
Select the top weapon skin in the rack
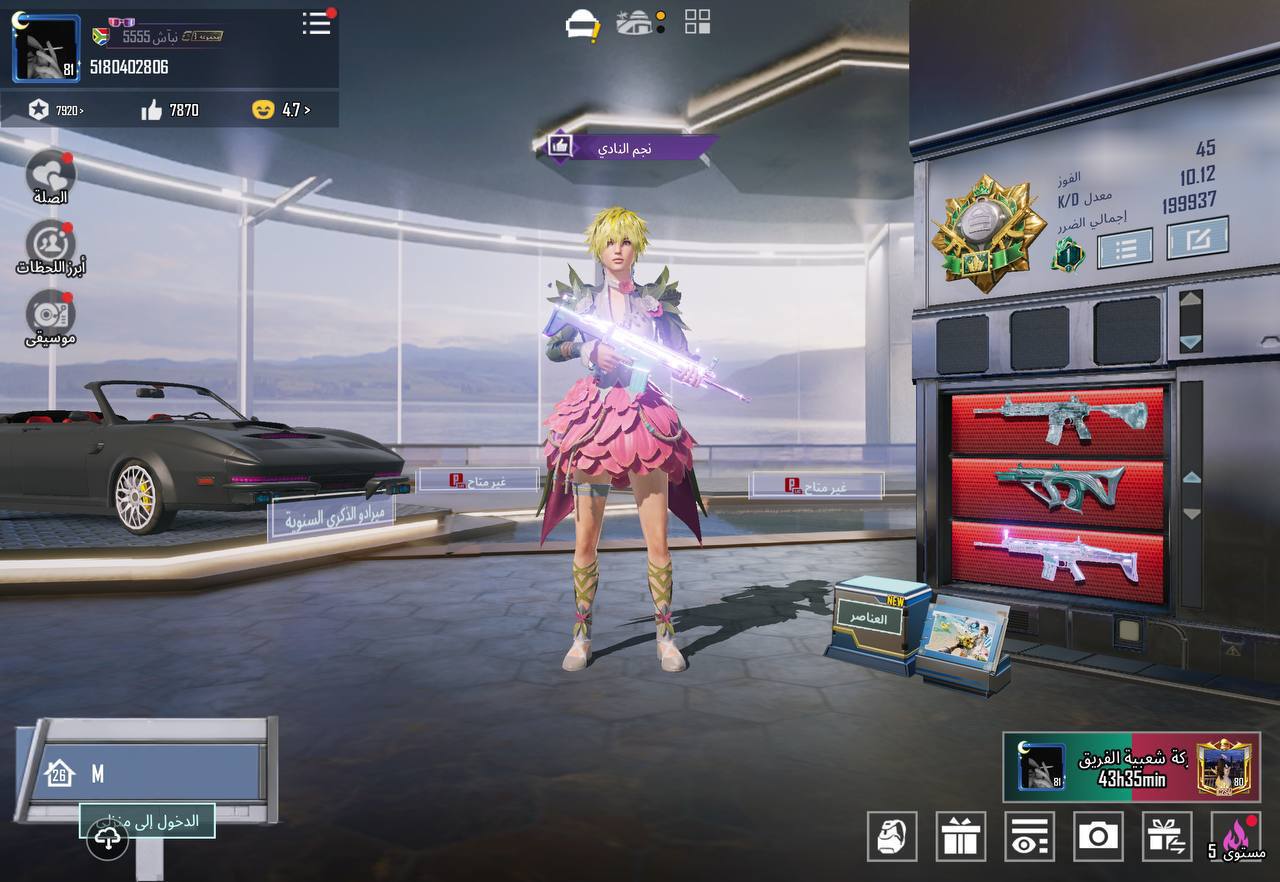point(1058,420)
